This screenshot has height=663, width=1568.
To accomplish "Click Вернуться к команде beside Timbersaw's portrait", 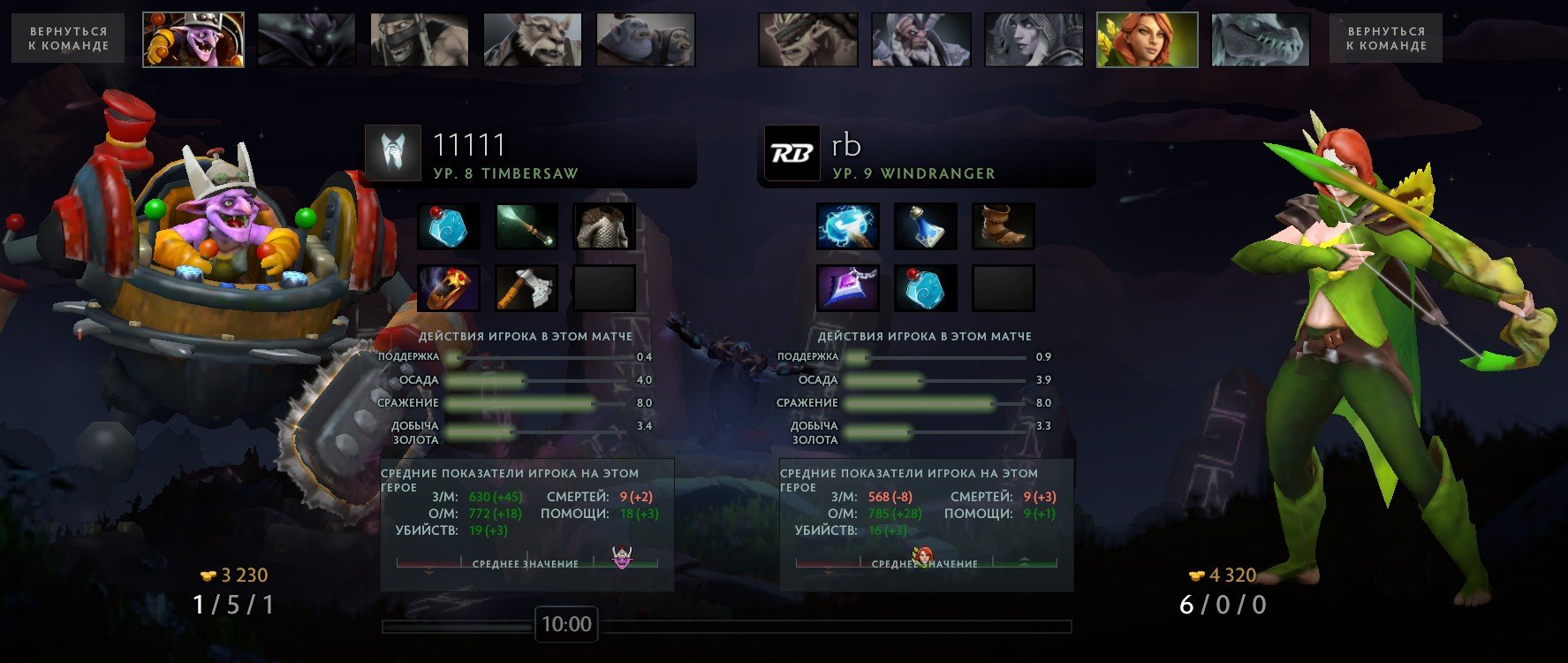I will point(68,38).
